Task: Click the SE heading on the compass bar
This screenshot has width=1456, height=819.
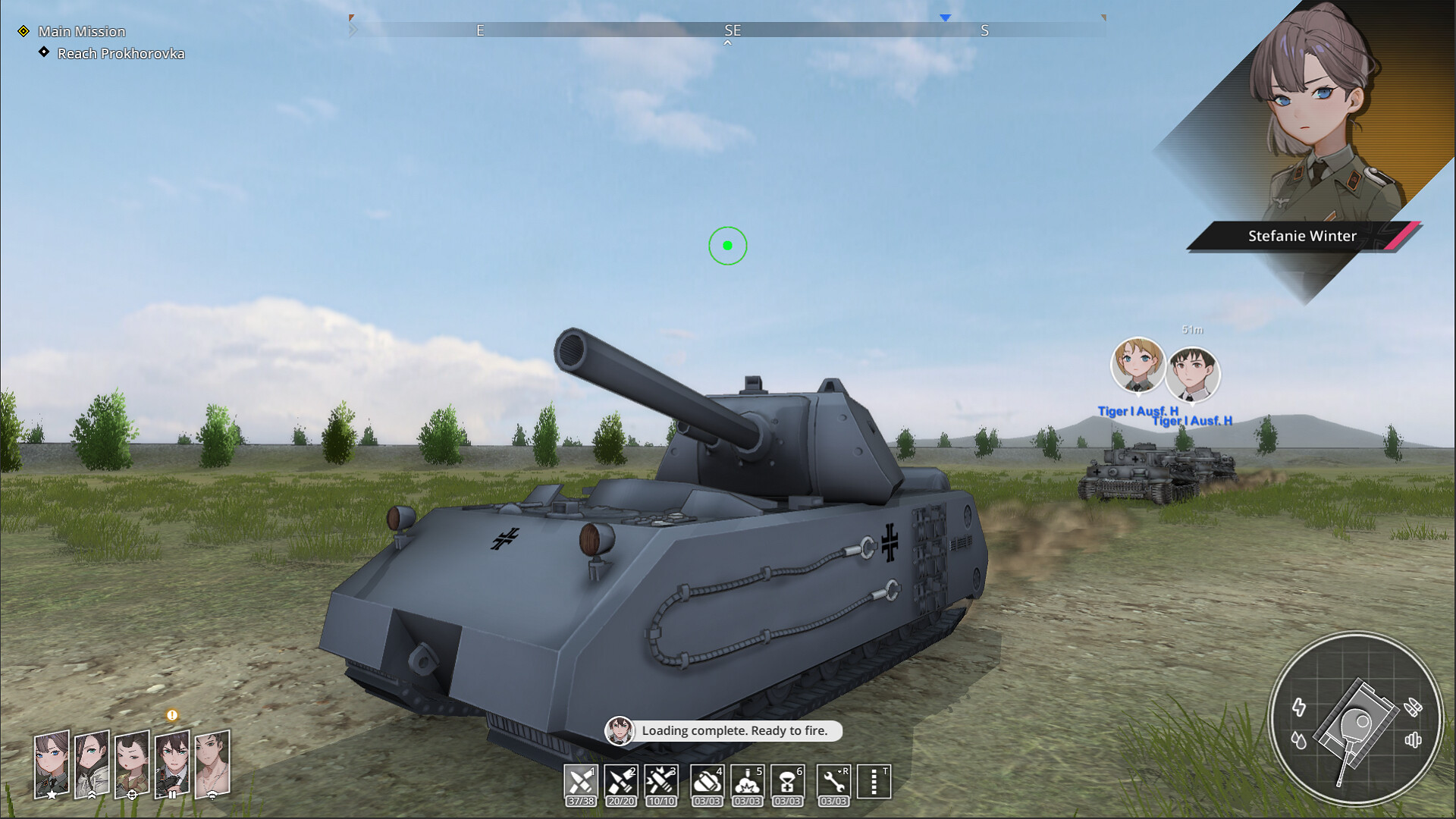Action: coord(733,31)
